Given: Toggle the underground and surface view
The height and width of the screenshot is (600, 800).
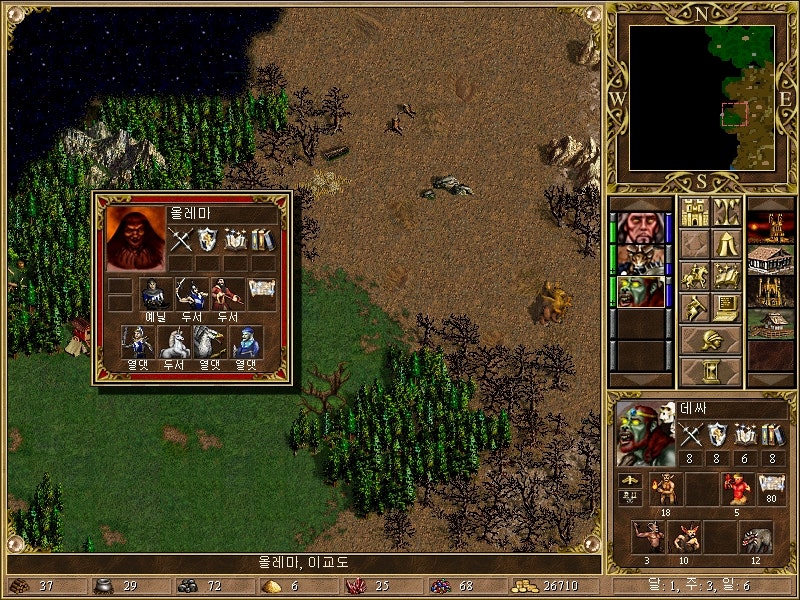Looking at the screenshot, I should pyautogui.click(x=726, y=212).
